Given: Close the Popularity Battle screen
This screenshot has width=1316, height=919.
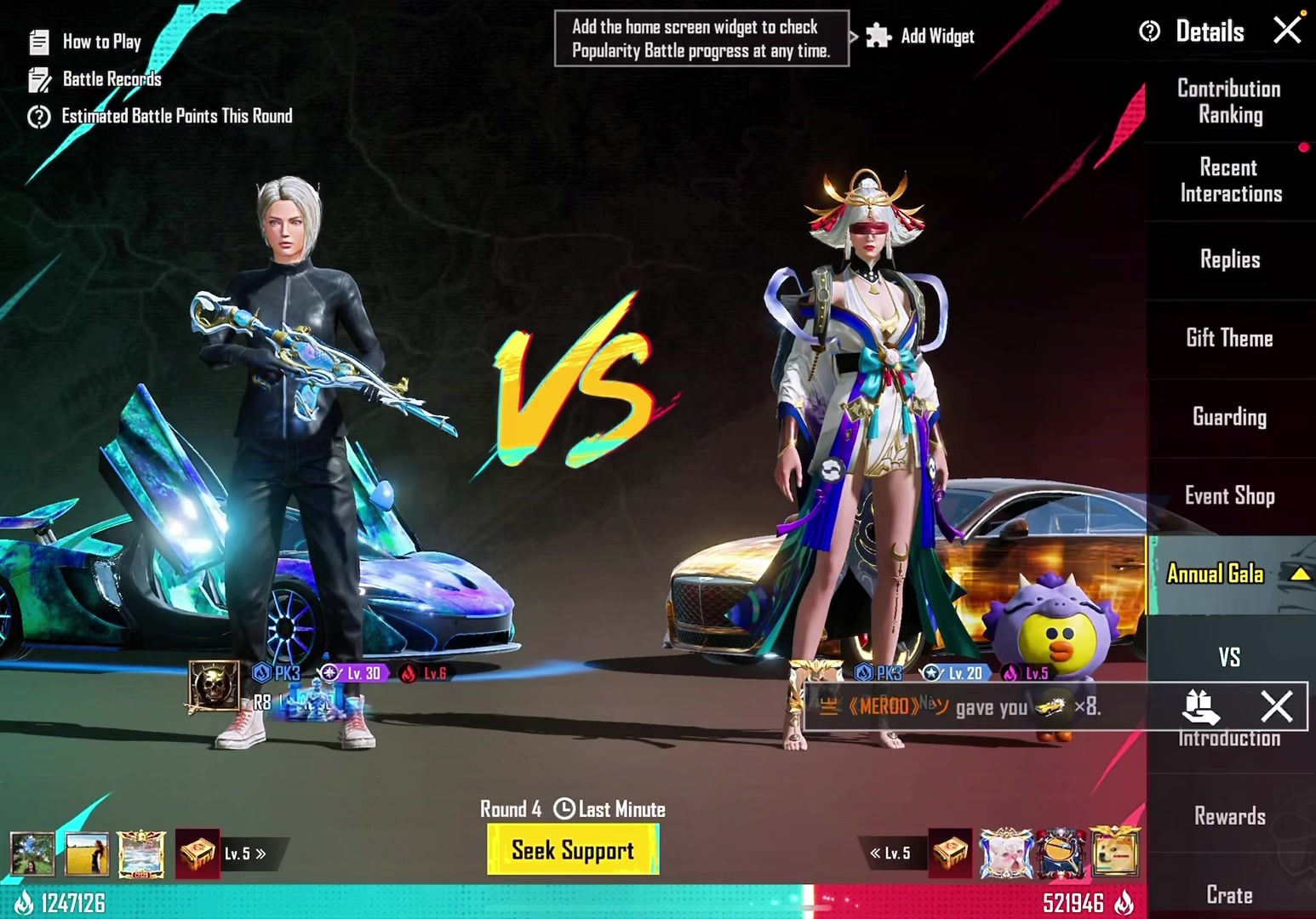Looking at the screenshot, I should click(x=1287, y=30).
